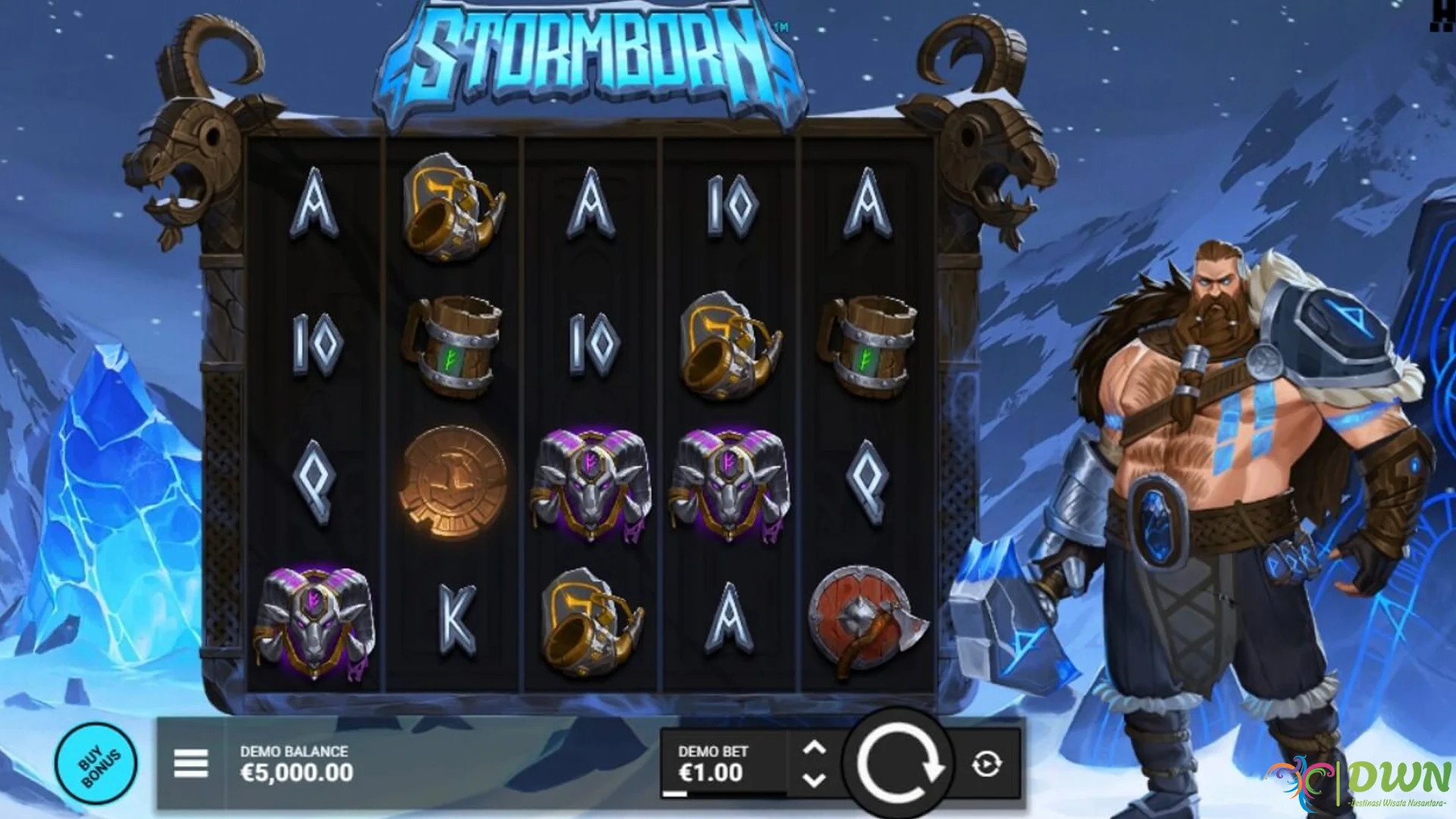Viewport: 1456px width, 819px height.
Task: Enable autoplay mode
Action: (985, 764)
